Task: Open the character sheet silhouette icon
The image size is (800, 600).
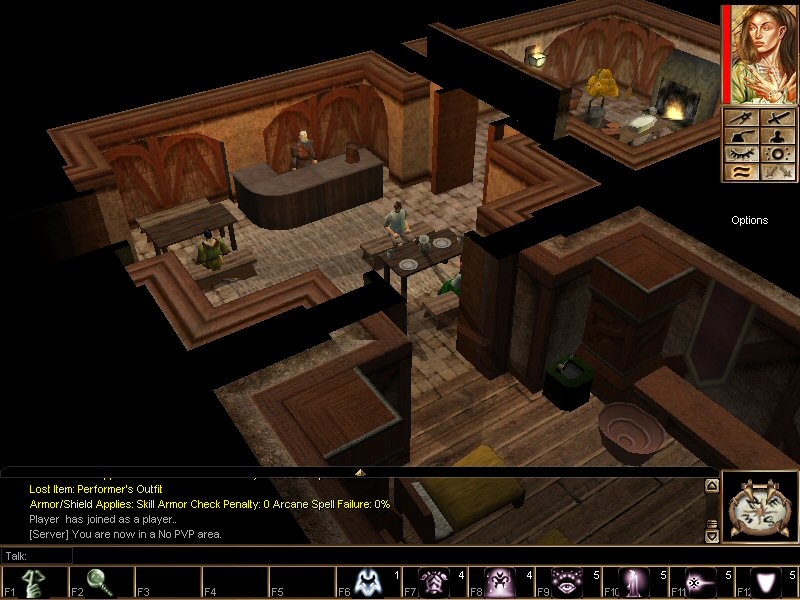Action: coord(778,136)
